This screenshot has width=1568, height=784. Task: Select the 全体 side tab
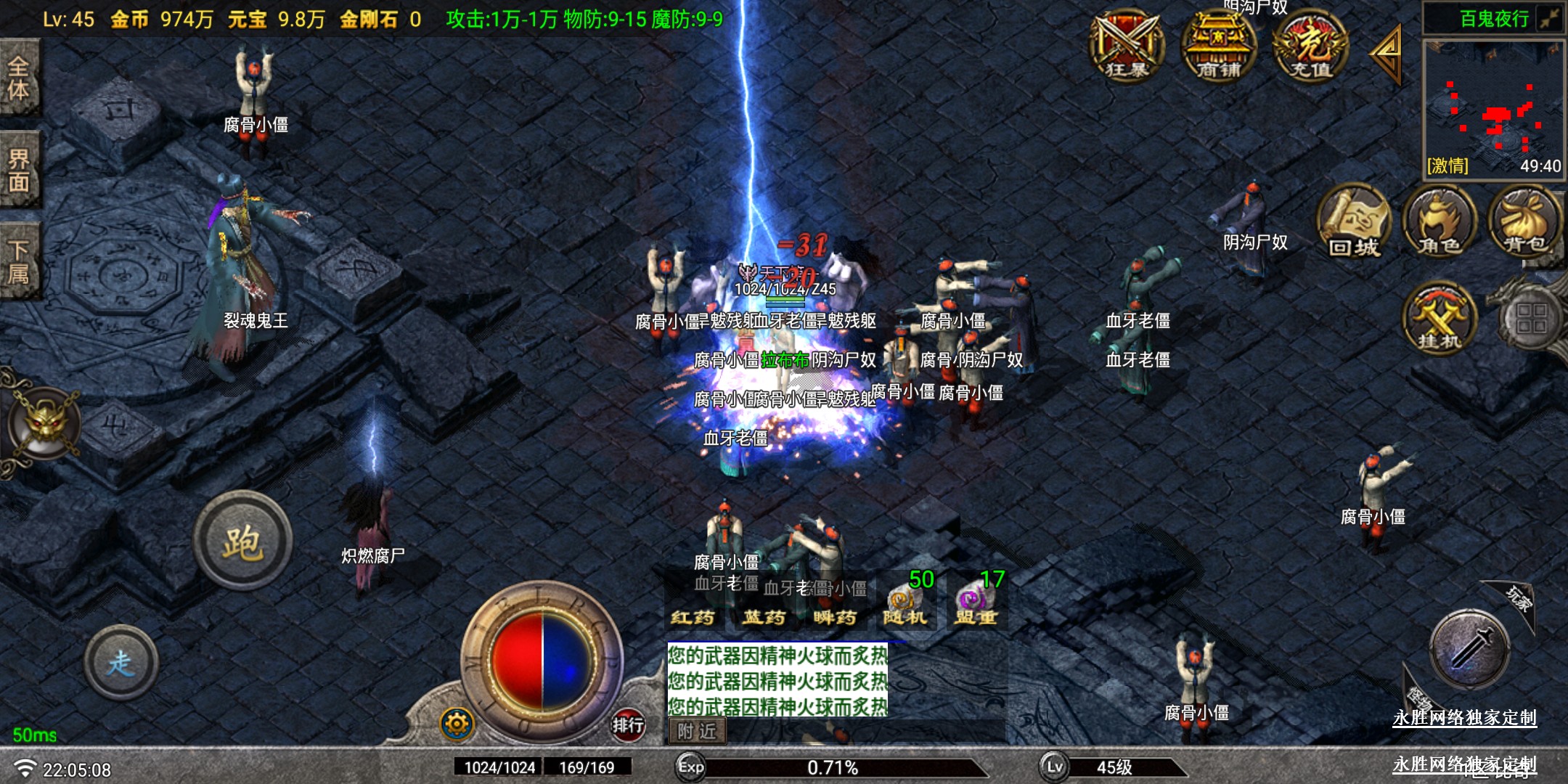pyautogui.click(x=19, y=78)
